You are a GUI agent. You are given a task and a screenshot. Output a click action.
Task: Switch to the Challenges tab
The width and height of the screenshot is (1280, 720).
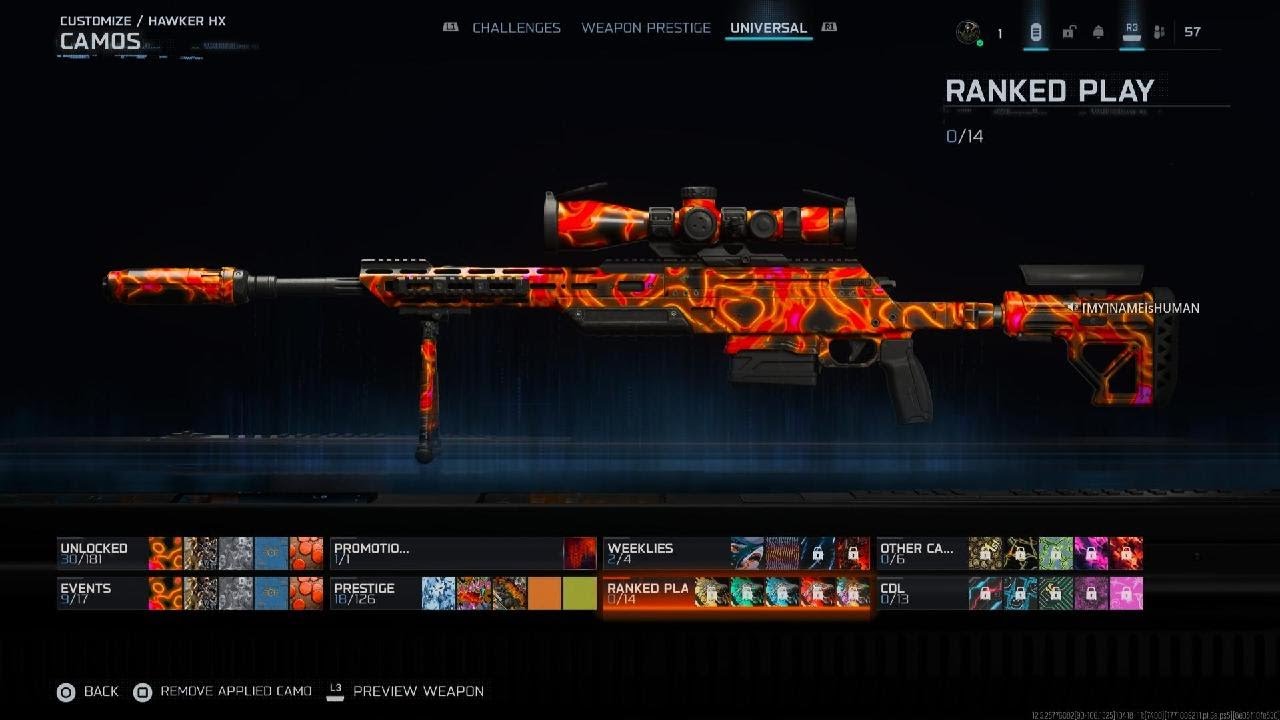coord(516,28)
